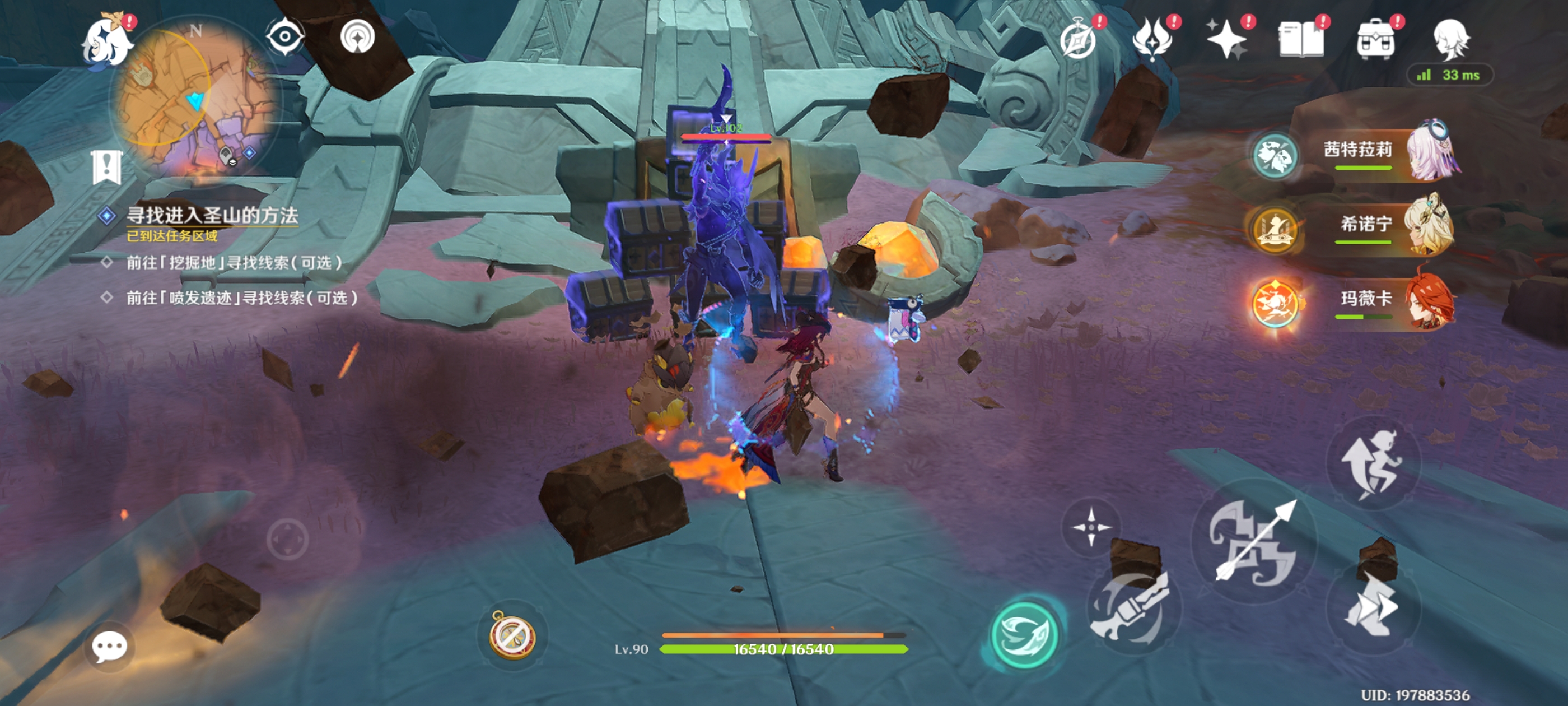
Task: Select the 寻找进入圣山的方法 quest tracker
Action: point(211,216)
